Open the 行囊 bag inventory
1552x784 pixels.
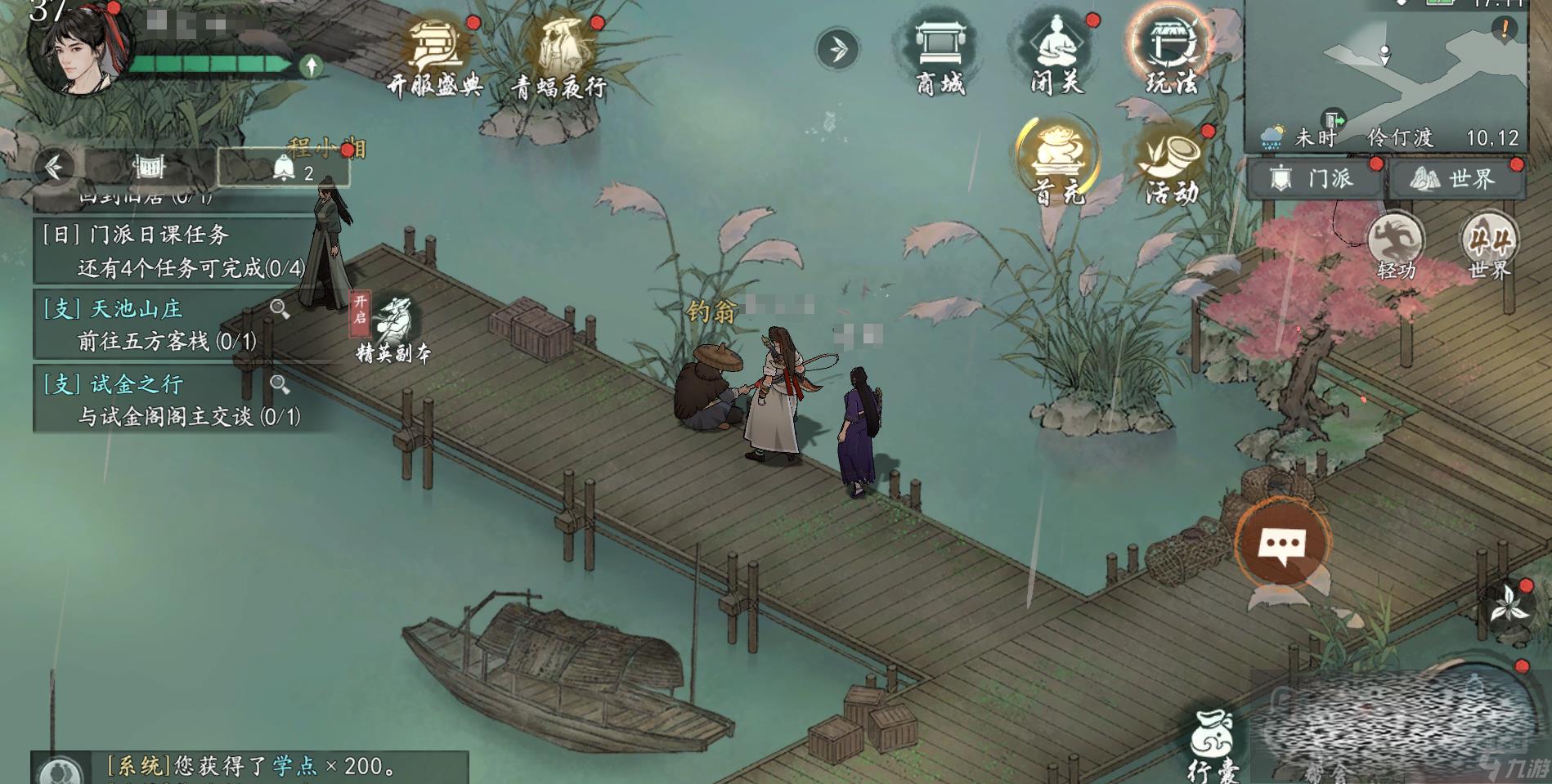coord(1212,742)
